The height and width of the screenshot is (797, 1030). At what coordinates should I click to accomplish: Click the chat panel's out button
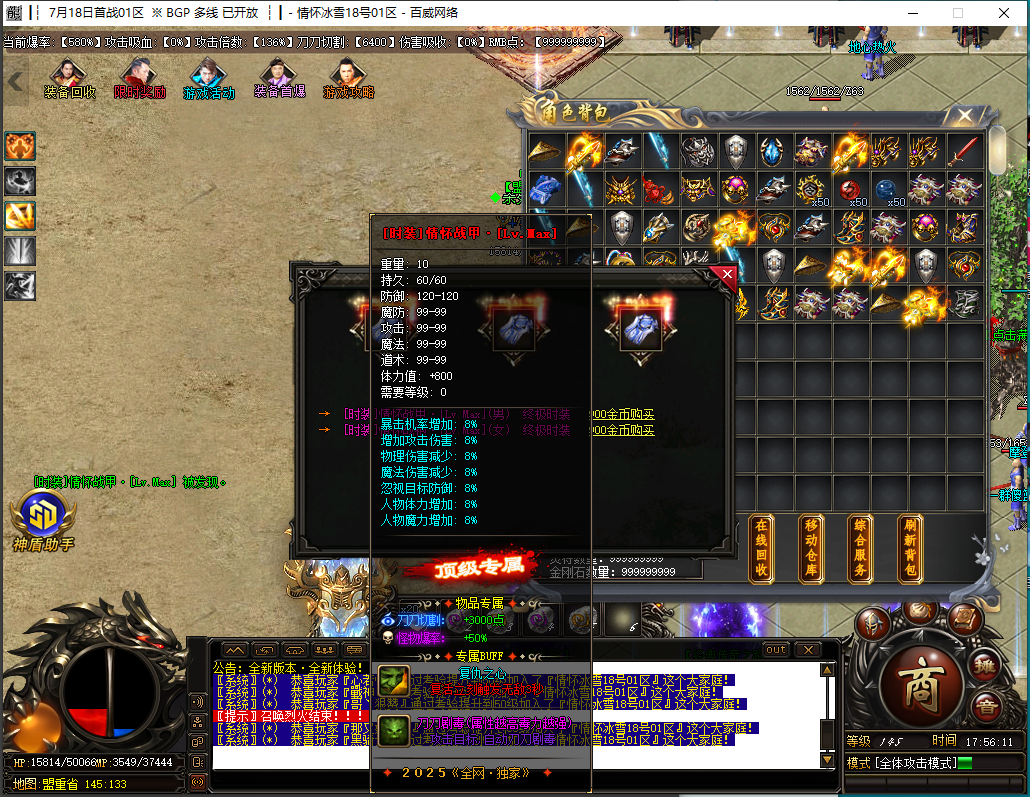[776, 649]
